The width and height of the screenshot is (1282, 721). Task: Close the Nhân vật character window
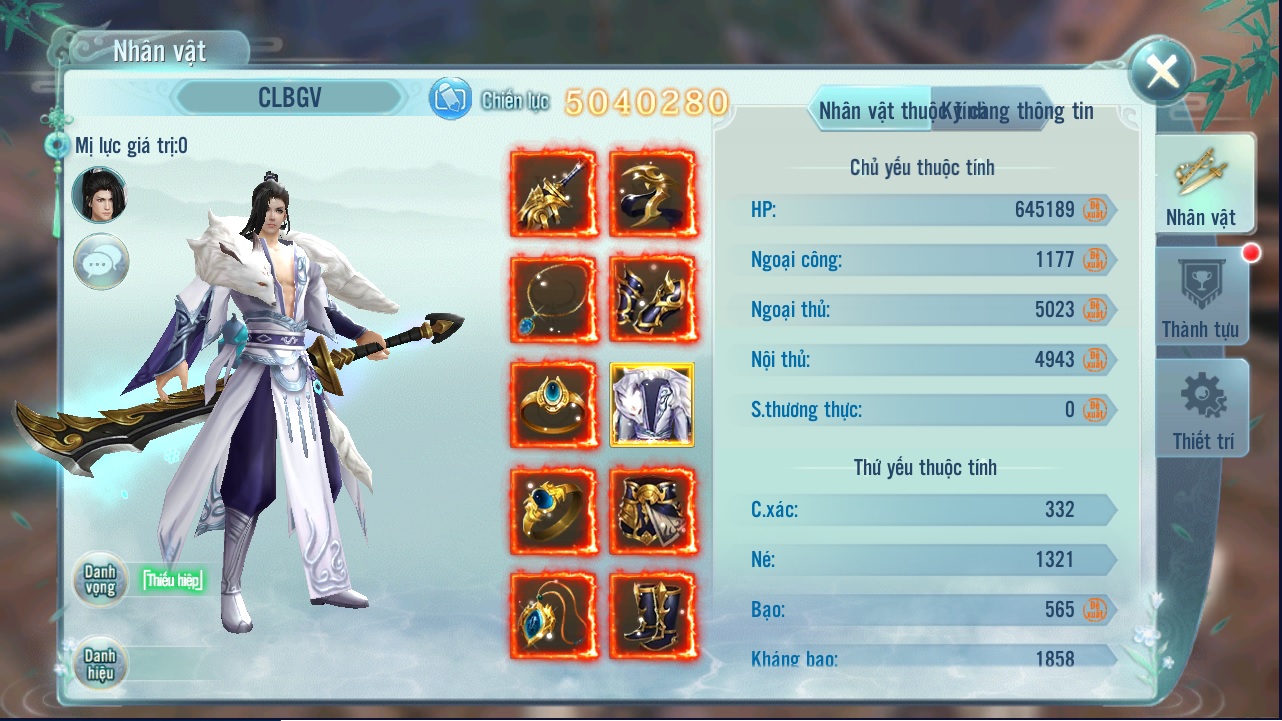(x=1160, y=71)
